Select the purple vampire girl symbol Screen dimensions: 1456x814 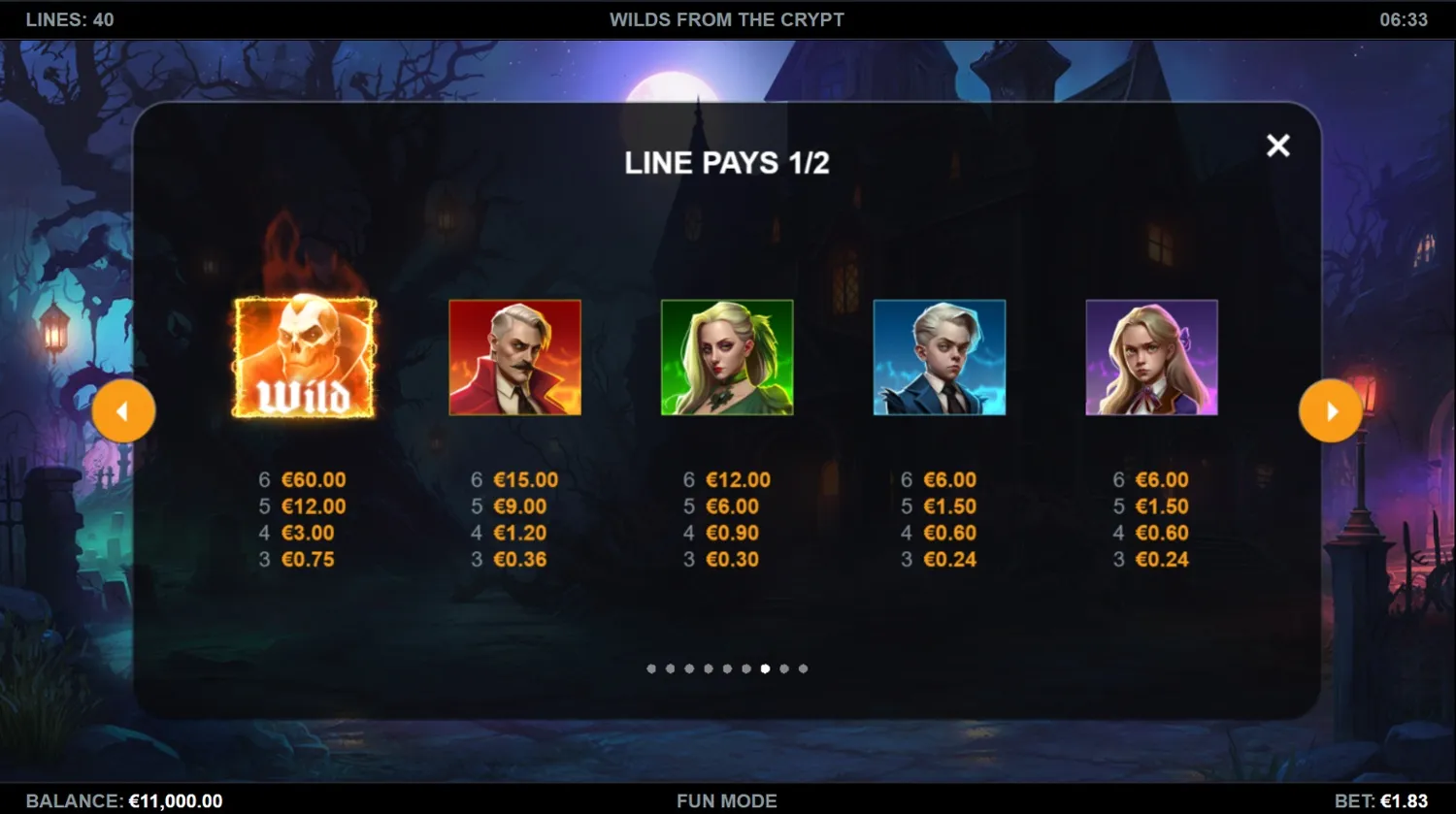1151,358
